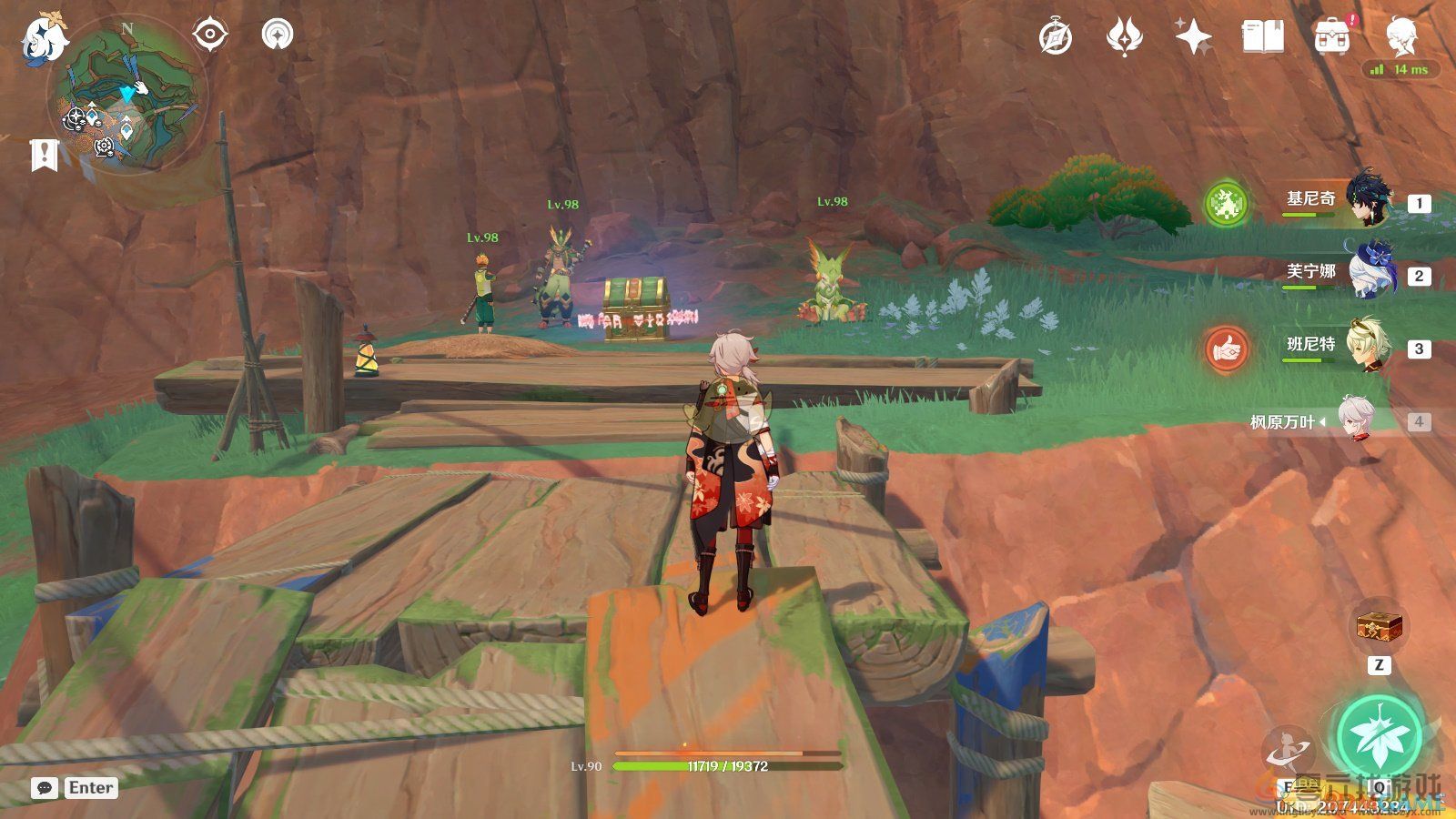
Task: Open the backpack inventory
Action: (1332, 37)
